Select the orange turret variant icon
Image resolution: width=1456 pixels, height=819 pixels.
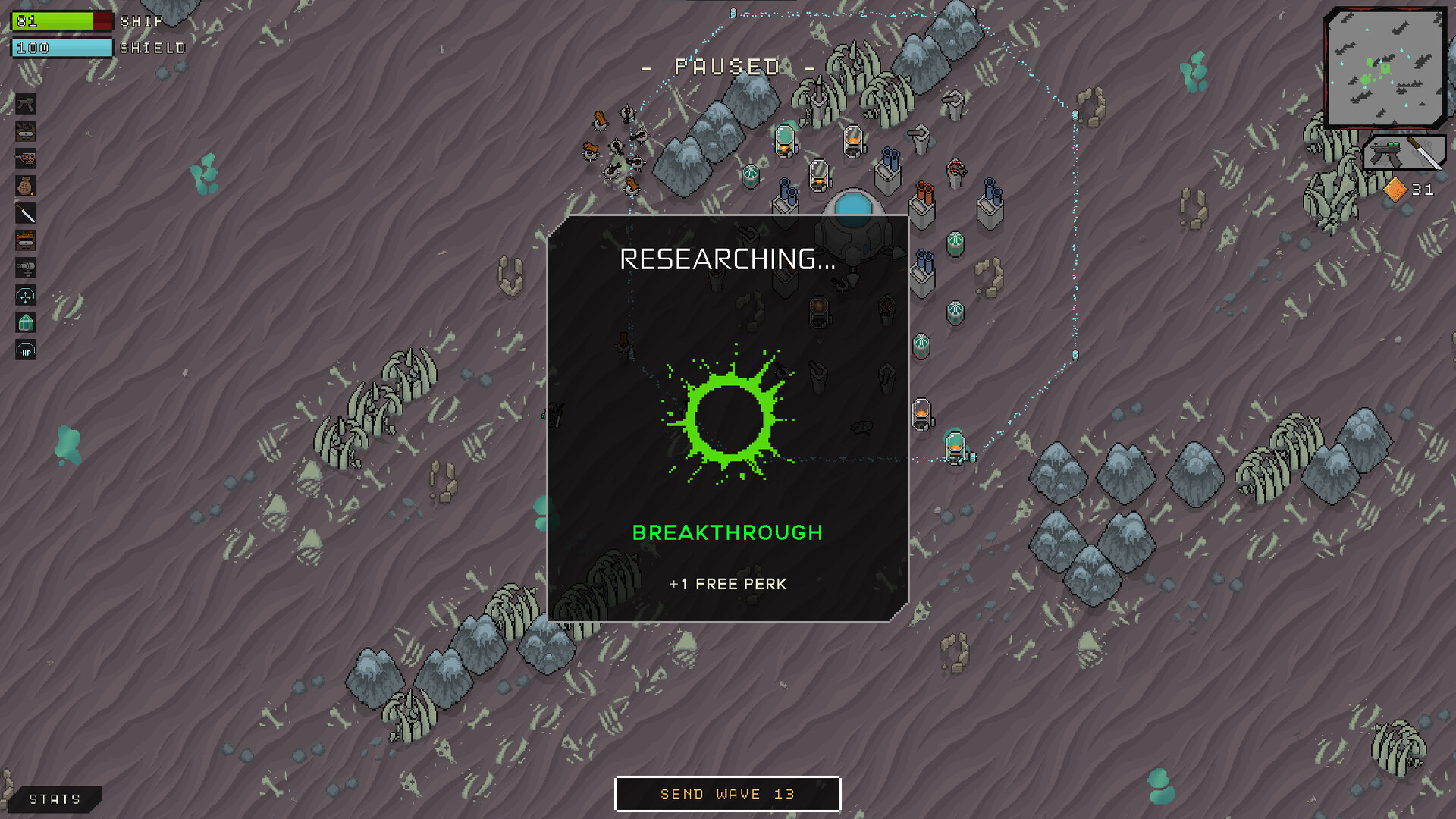(x=26, y=240)
